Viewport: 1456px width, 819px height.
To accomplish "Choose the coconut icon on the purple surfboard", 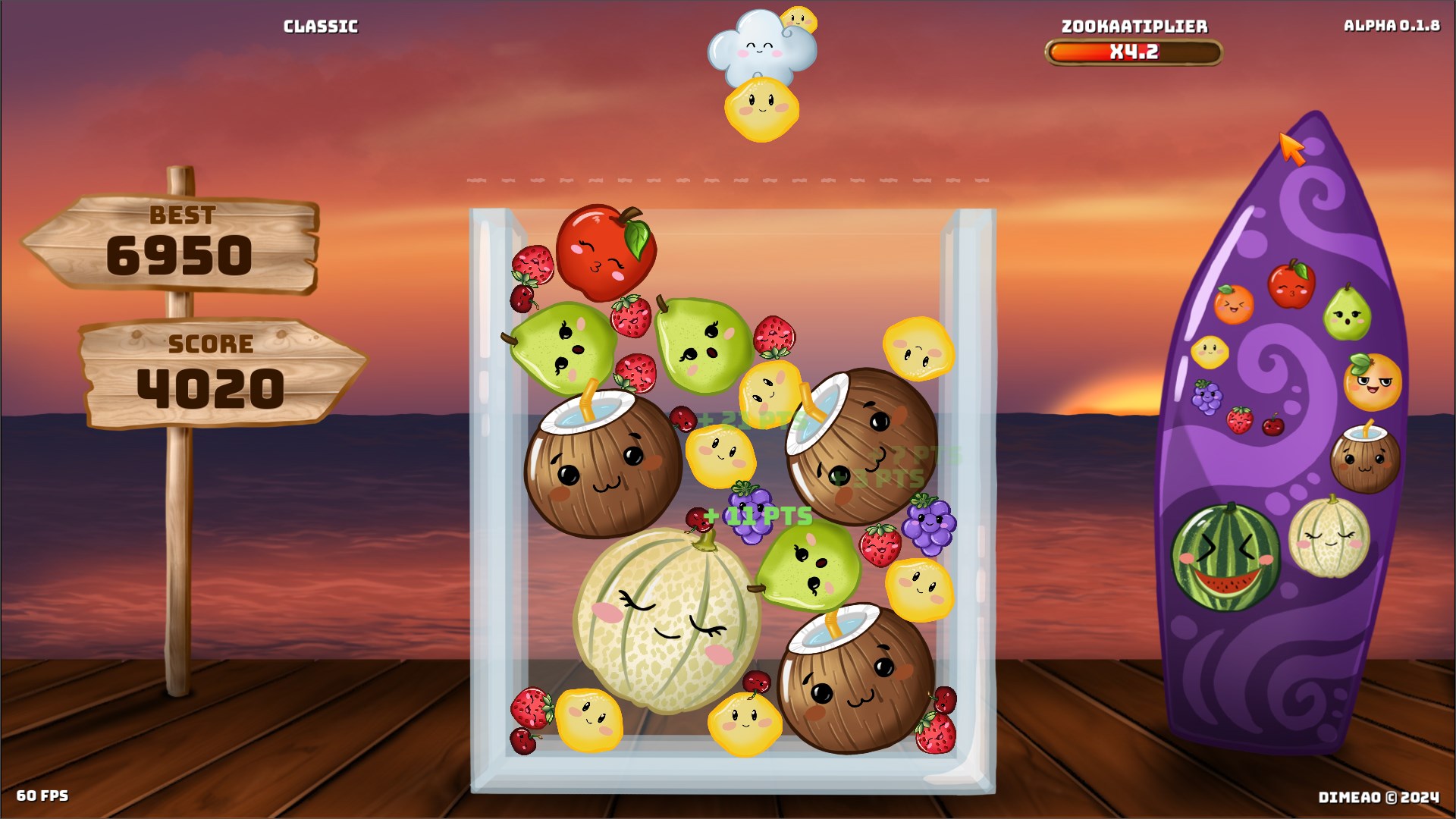I will point(1365,458).
